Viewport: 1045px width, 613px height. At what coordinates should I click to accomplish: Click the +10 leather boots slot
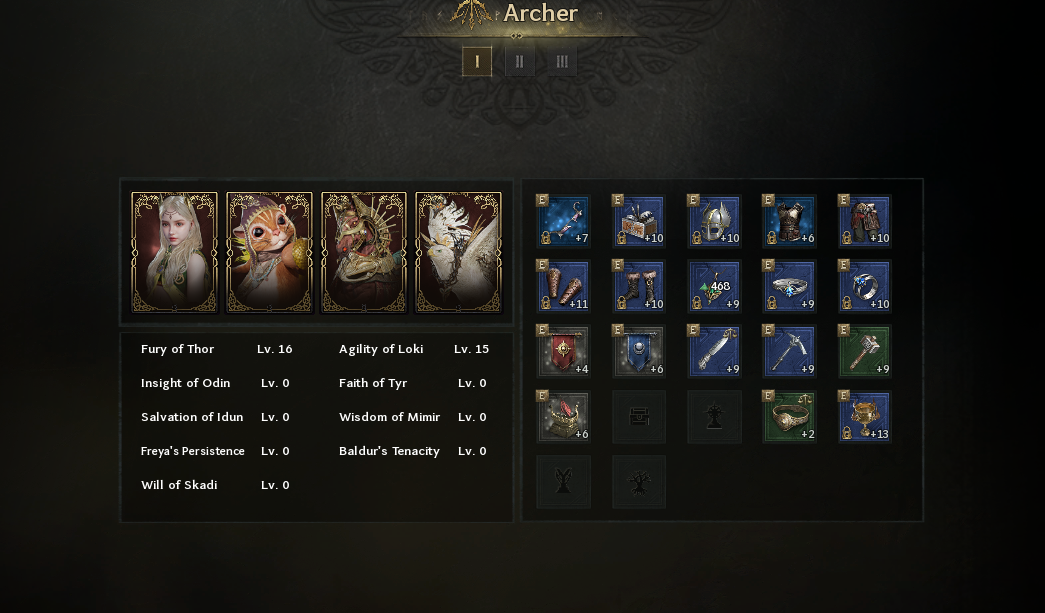point(639,287)
